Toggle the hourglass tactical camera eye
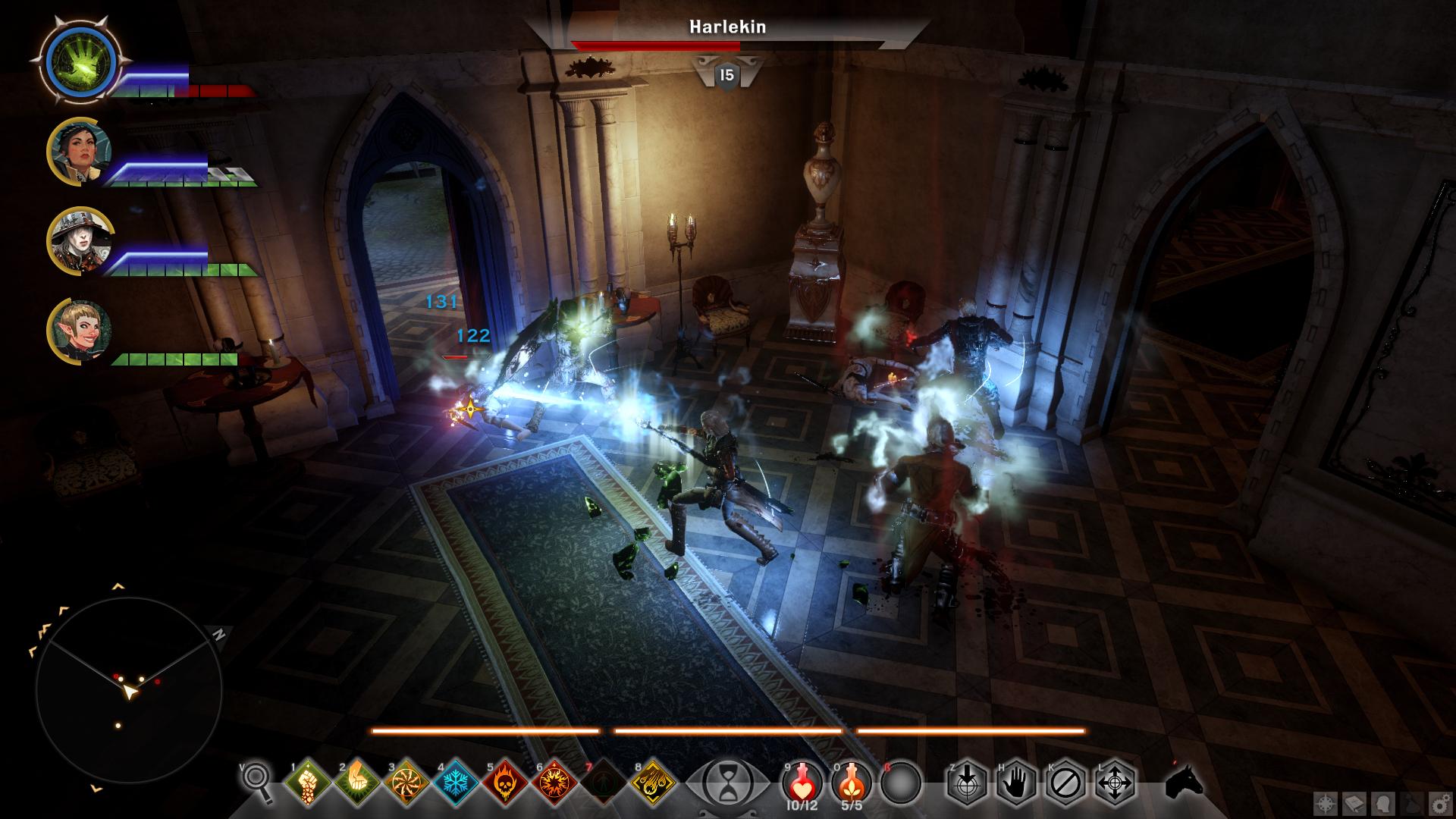The height and width of the screenshot is (819, 1456). [x=726, y=782]
